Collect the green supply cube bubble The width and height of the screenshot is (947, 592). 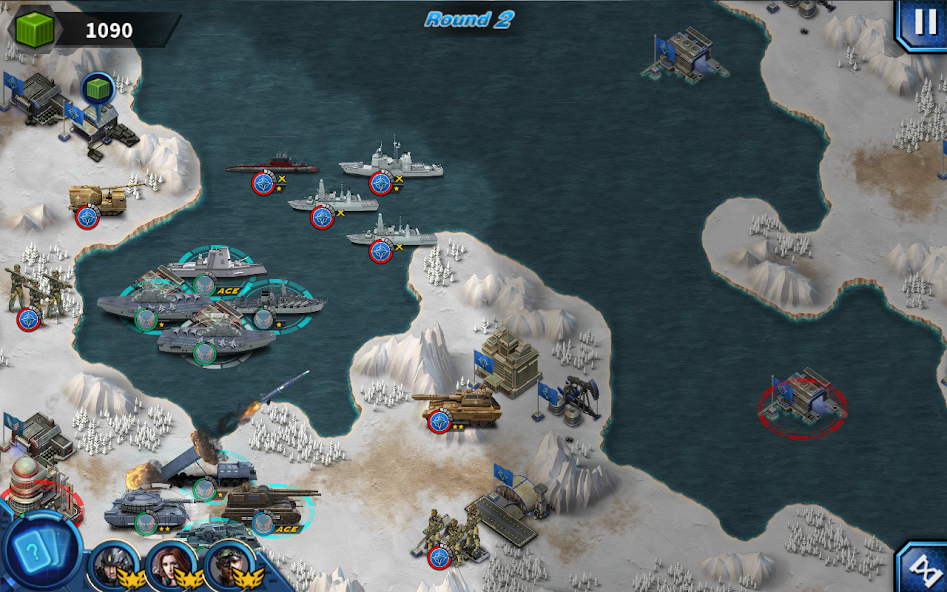pos(98,88)
